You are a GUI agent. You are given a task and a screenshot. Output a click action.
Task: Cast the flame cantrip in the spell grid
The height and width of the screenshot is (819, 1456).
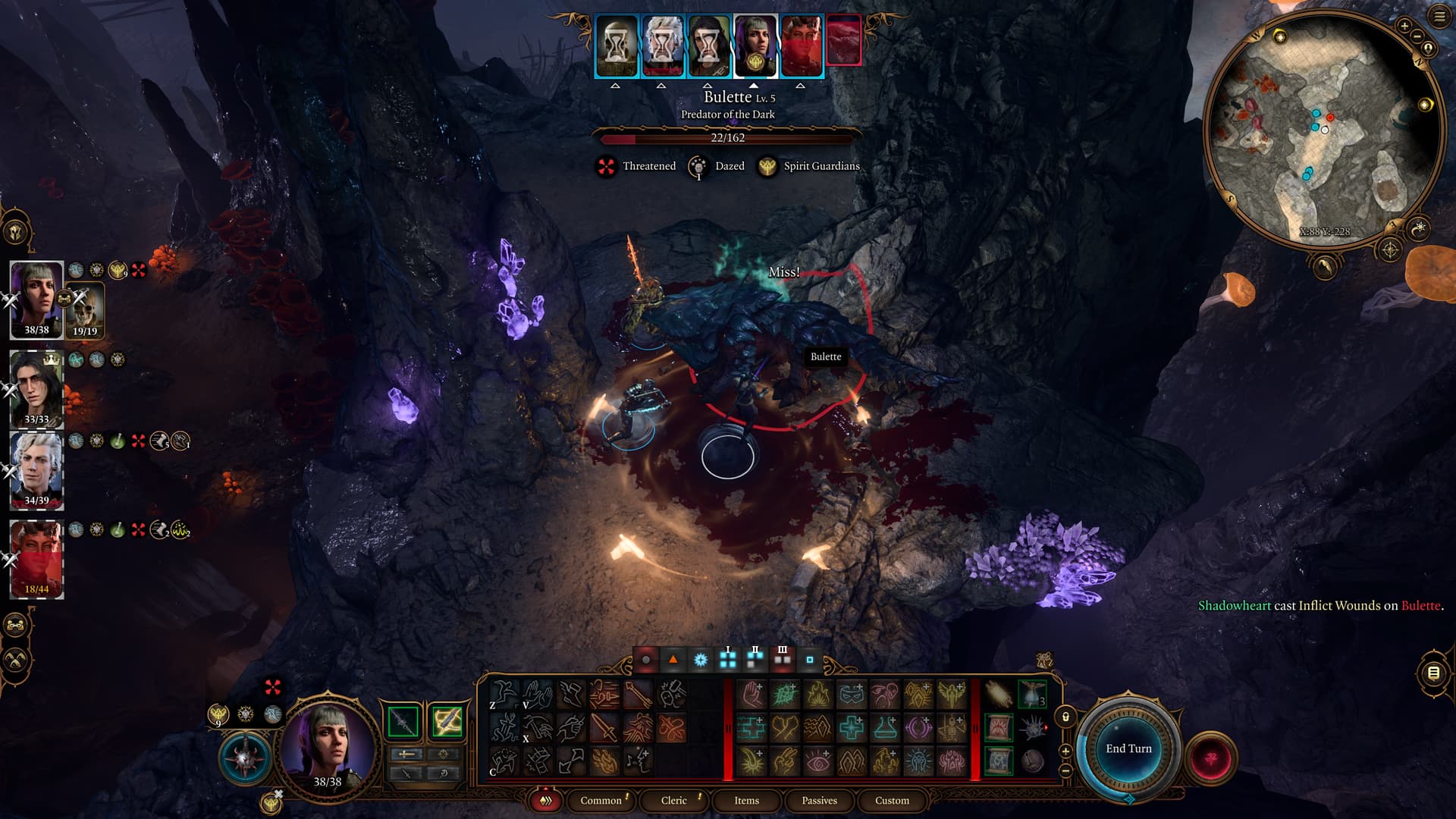[x=818, y=694]
